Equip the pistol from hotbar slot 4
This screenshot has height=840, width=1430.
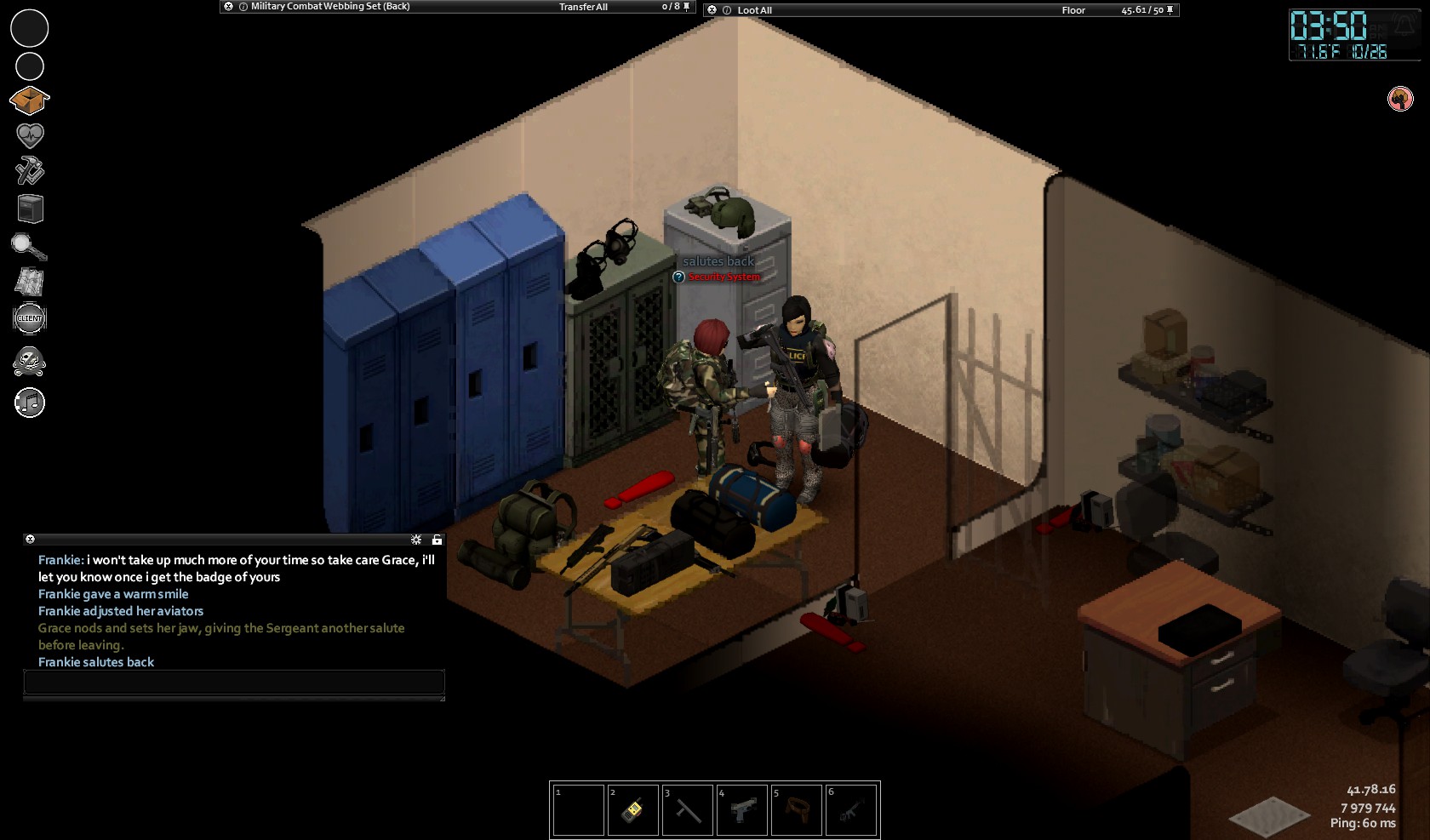[x=742, y=810]
